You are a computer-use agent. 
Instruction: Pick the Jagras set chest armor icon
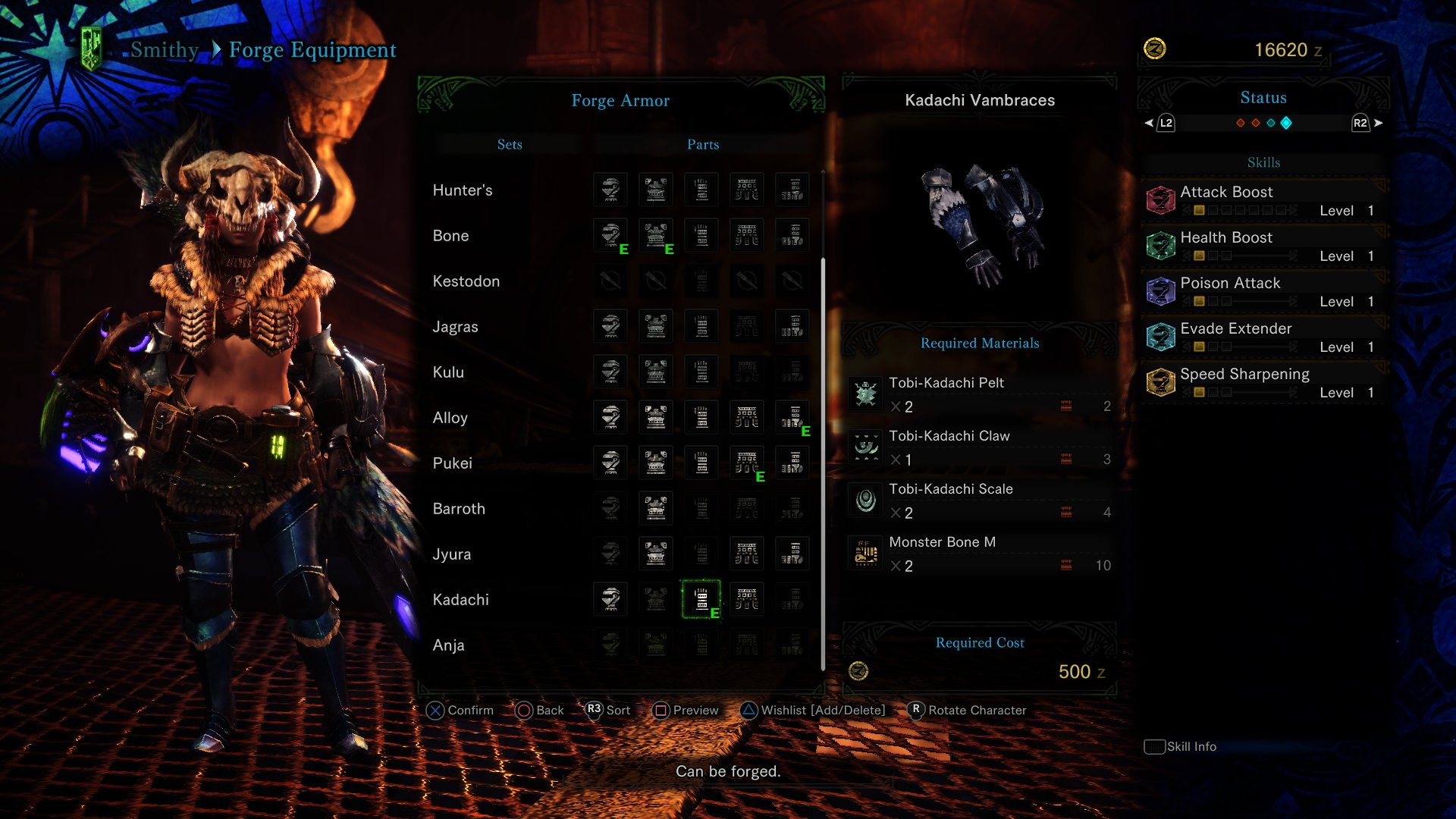tap(656, 327)
